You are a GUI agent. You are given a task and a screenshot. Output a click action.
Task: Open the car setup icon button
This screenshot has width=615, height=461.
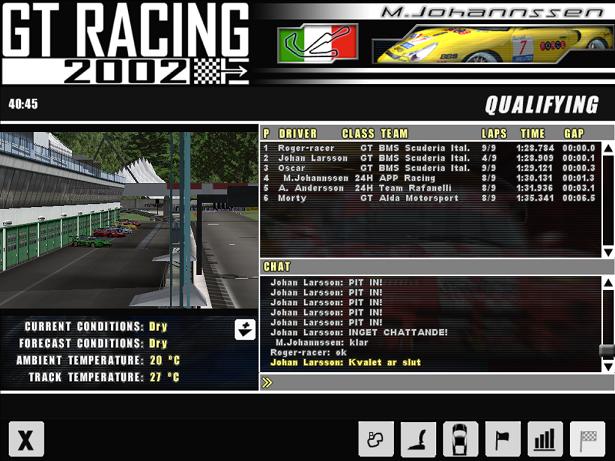[x=460, y=439]
